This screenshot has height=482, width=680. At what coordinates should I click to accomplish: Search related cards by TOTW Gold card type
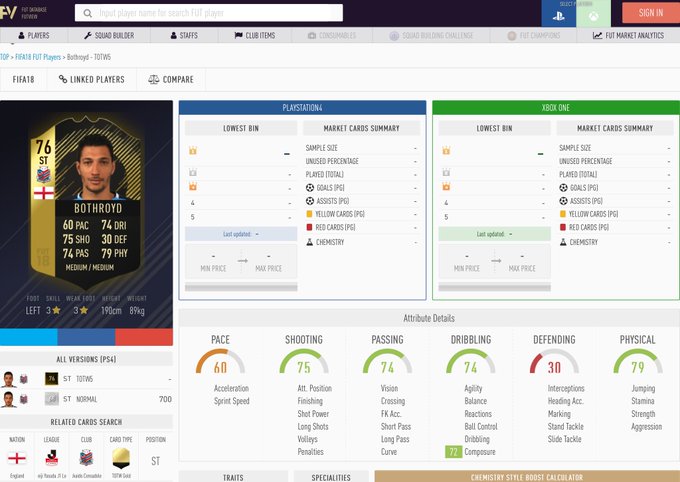tap(121, 457)
